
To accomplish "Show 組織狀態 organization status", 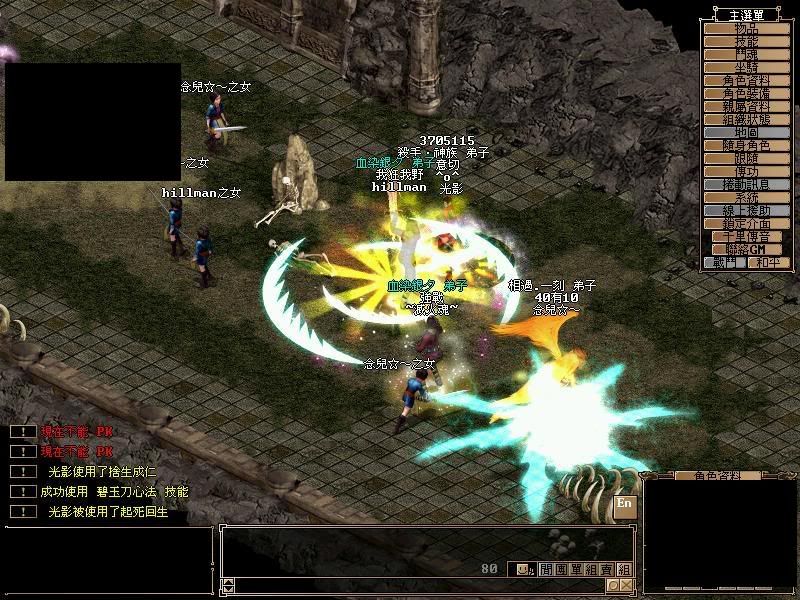I will (x=745, y=120).
